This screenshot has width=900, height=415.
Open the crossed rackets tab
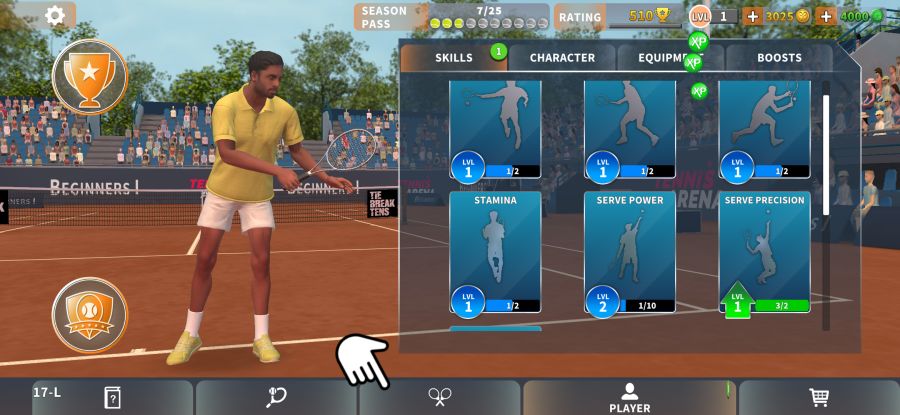pos(439,398)
